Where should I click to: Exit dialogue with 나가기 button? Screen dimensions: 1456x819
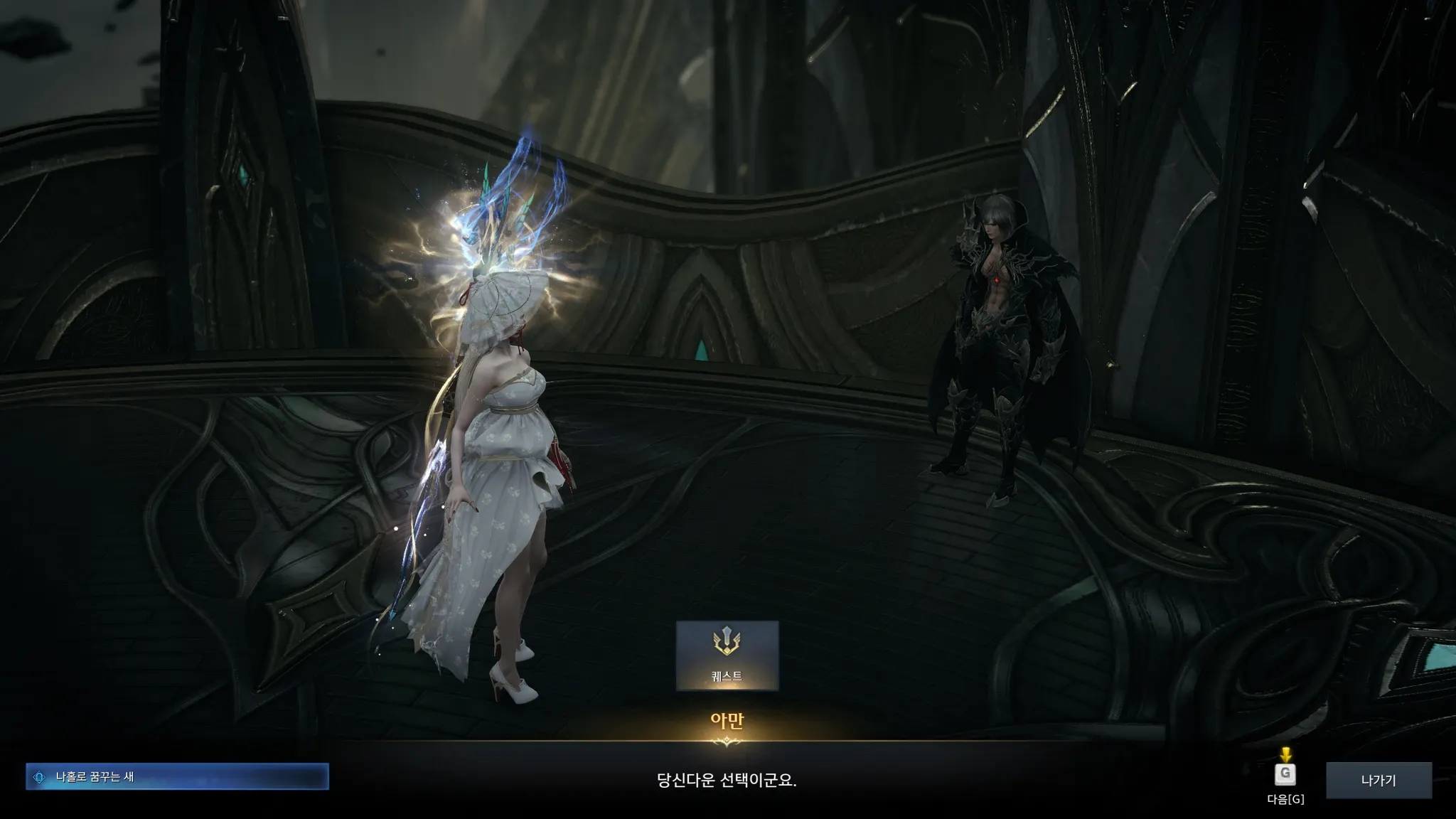tap(1378, 780)
